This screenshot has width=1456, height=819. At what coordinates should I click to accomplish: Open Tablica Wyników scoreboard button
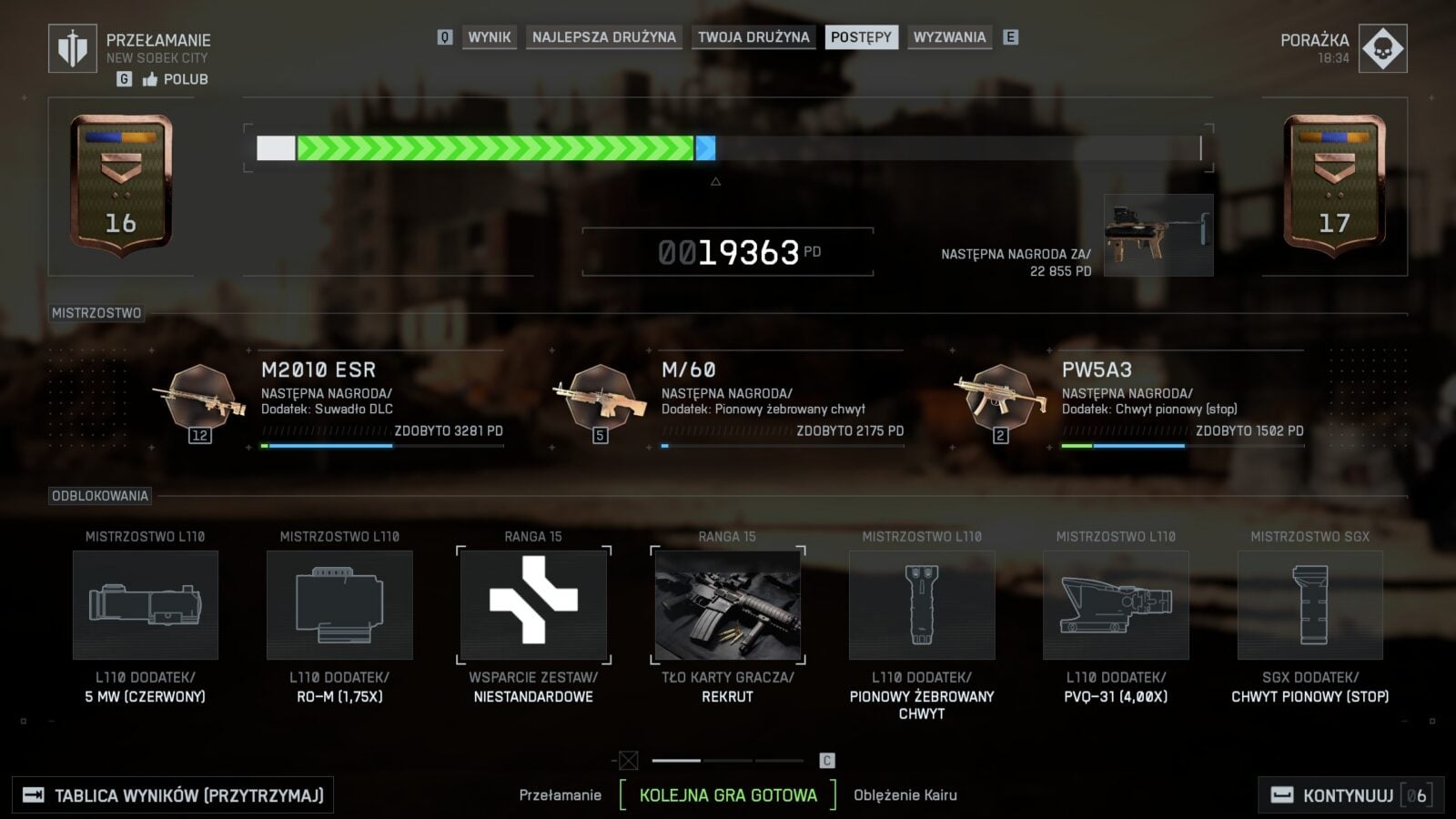click(173, 795)
